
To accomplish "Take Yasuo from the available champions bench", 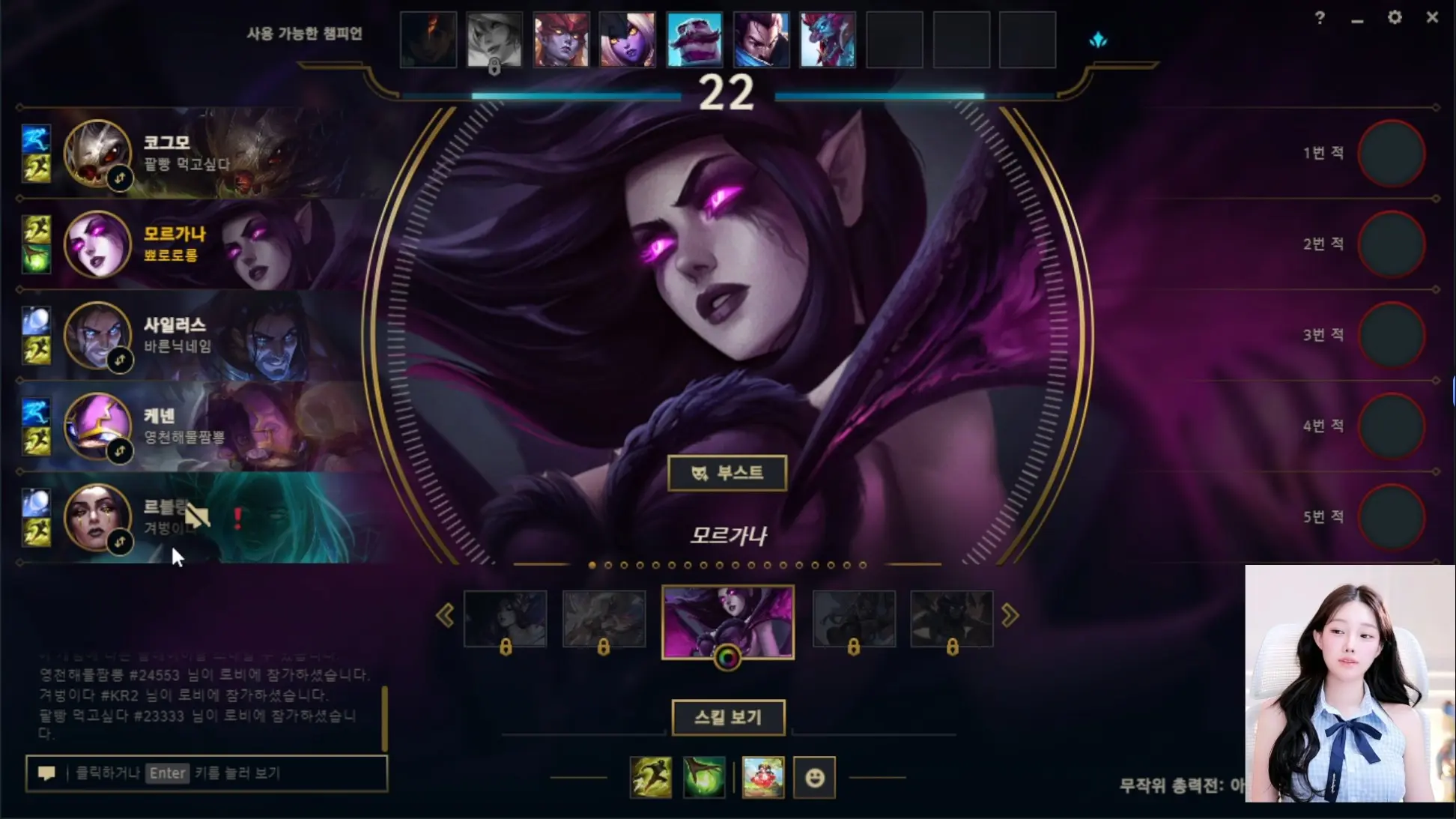I will pyautogui.click(x=761, y=40).
